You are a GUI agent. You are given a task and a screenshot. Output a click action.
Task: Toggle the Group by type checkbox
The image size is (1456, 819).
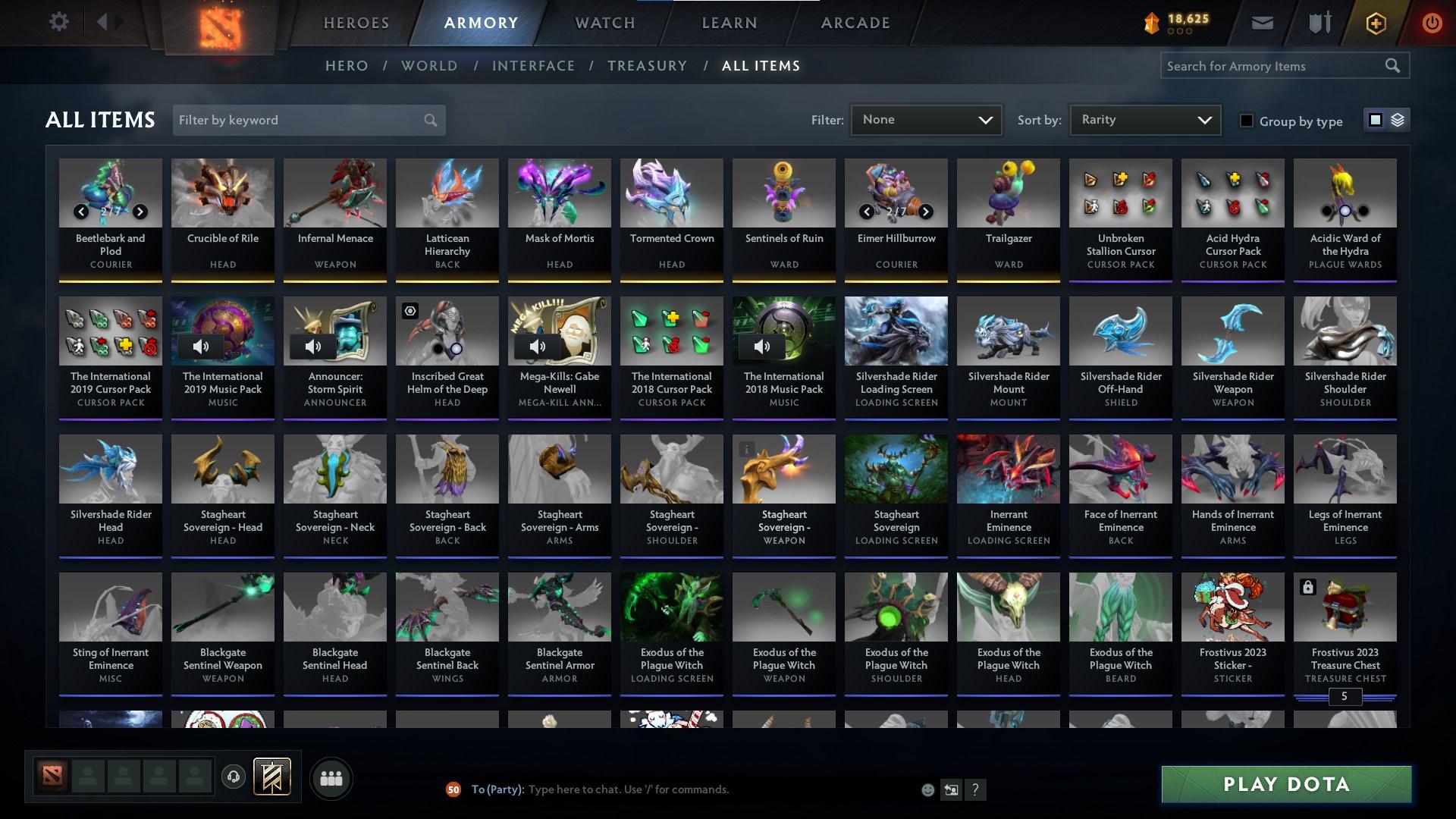pos(1247,120)
